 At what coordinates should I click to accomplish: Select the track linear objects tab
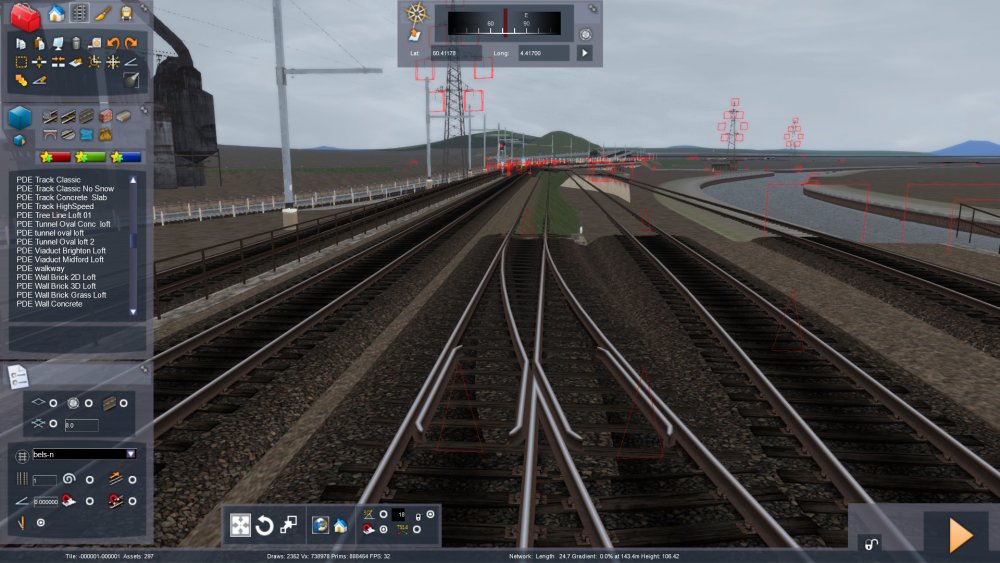point(80,13)
